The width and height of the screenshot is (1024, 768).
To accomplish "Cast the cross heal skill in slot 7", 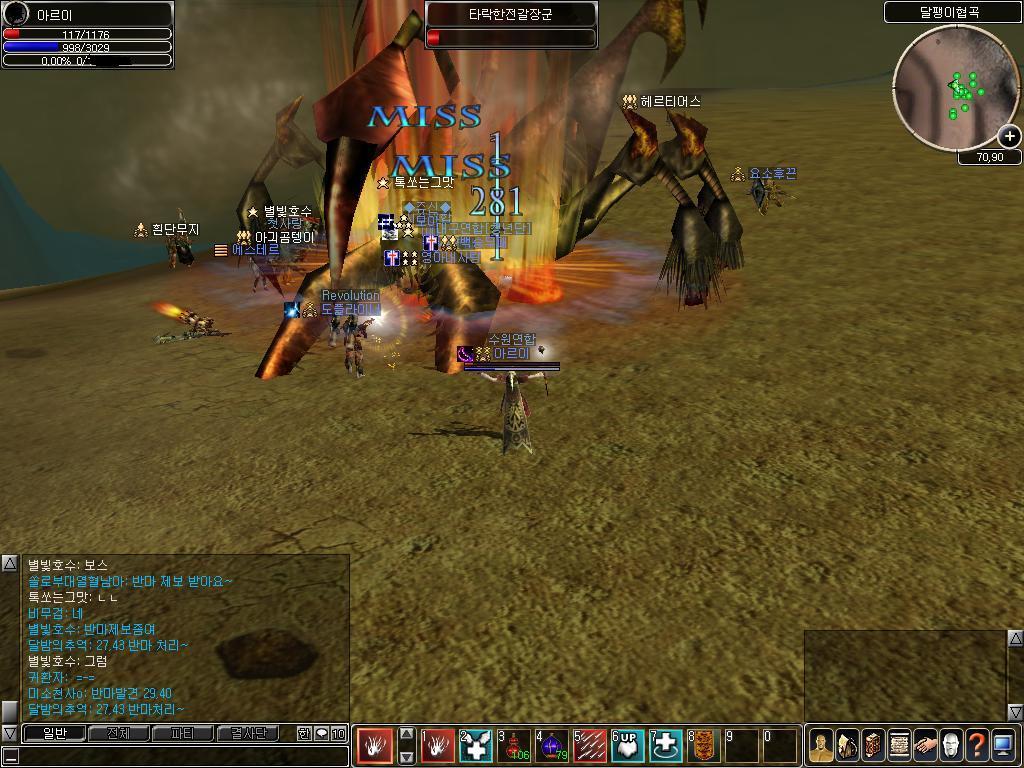I will tap(666, 746).
